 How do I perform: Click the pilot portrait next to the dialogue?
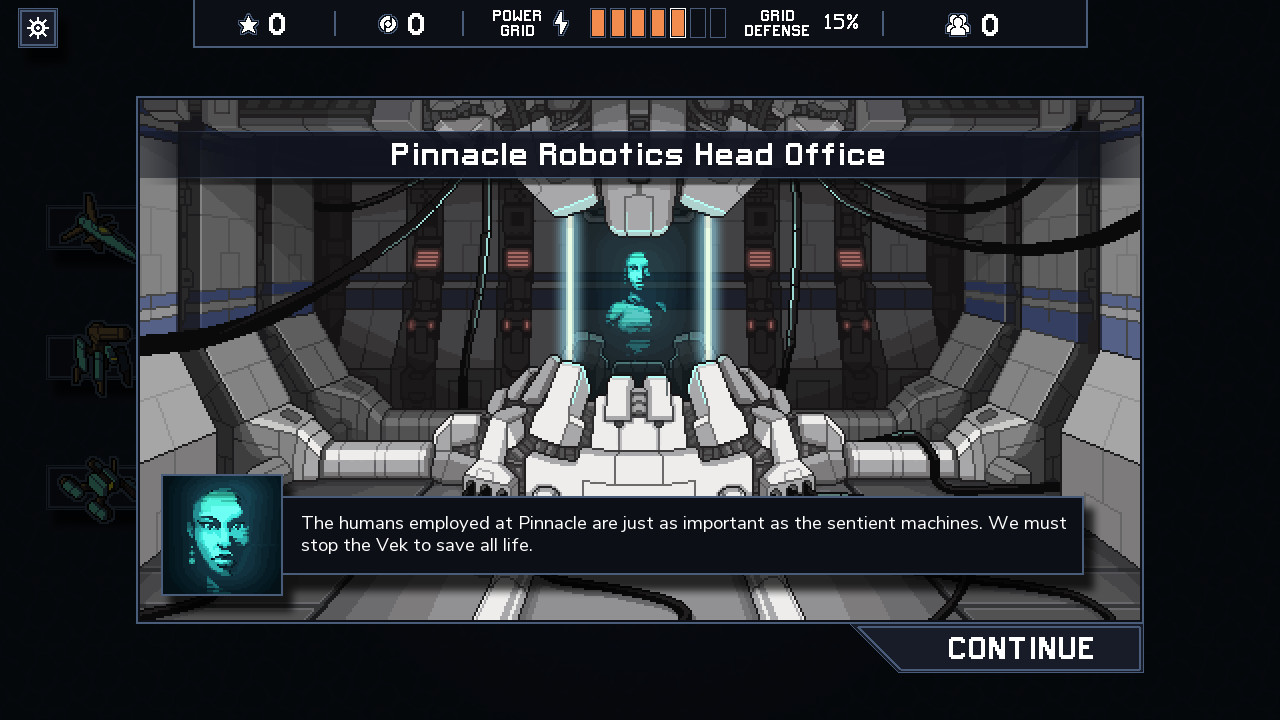click(221, 535)
